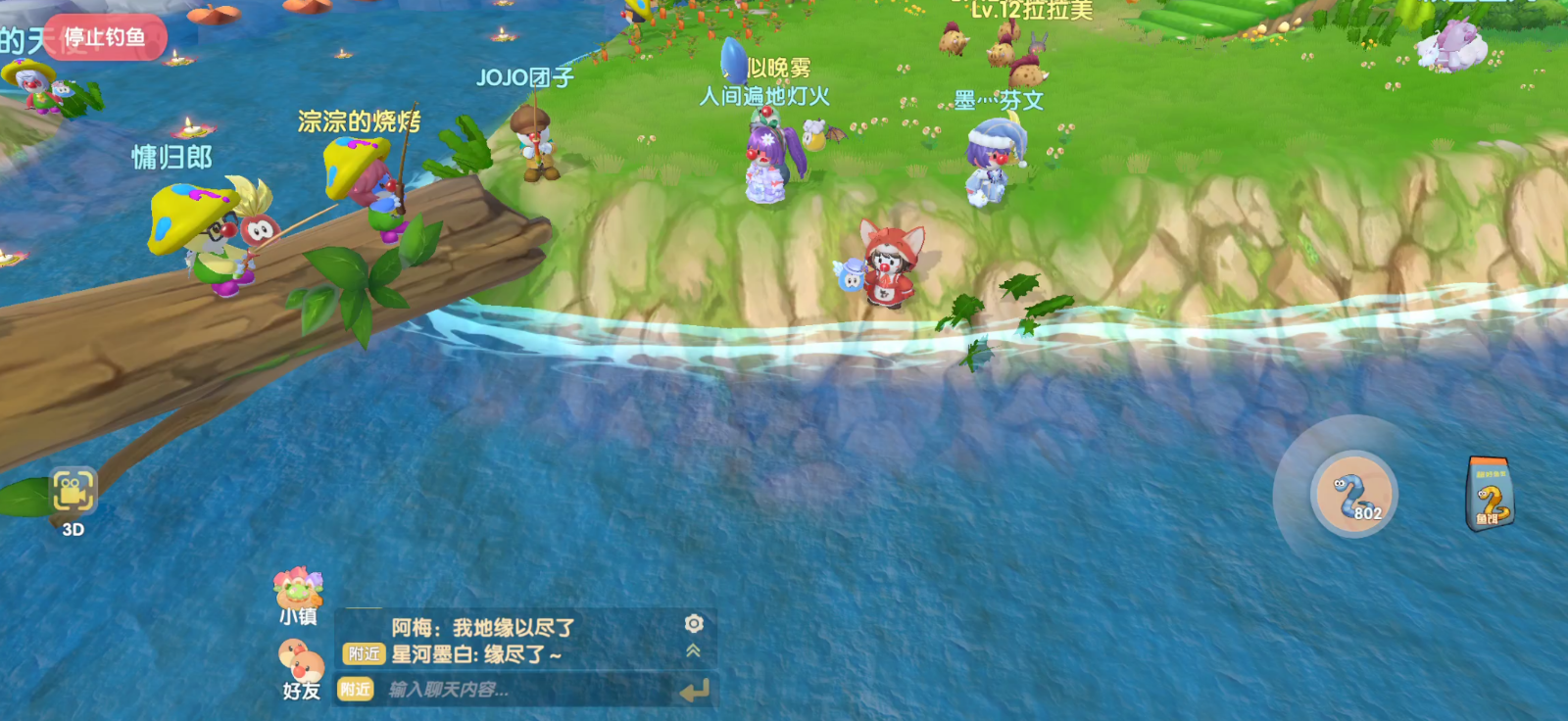Open the 好友 friends list
The width and height of the screenshot is (1568, 721).
[x=301, y=666]
